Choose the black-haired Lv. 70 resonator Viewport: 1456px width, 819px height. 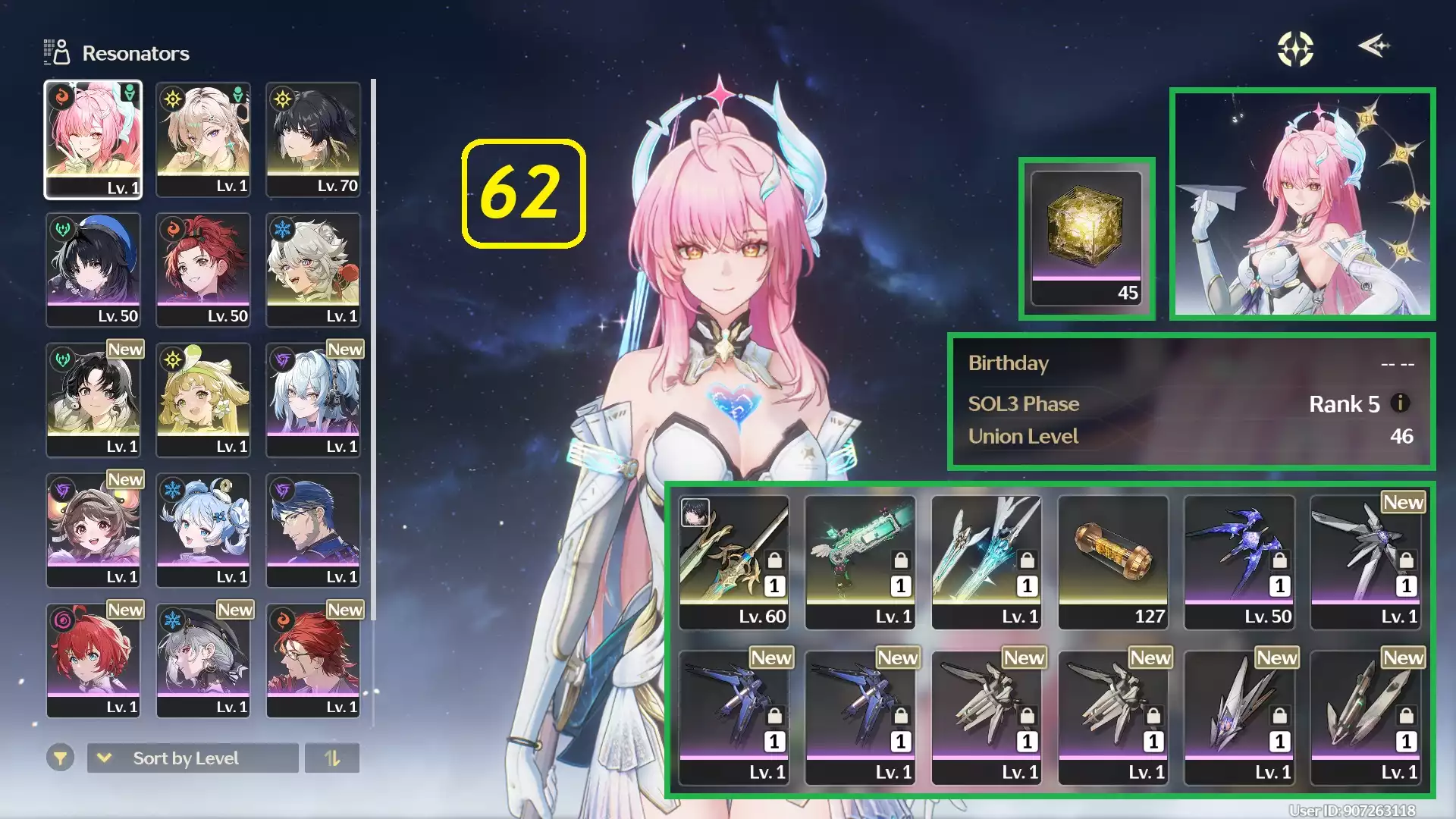(x=313, y=140)
